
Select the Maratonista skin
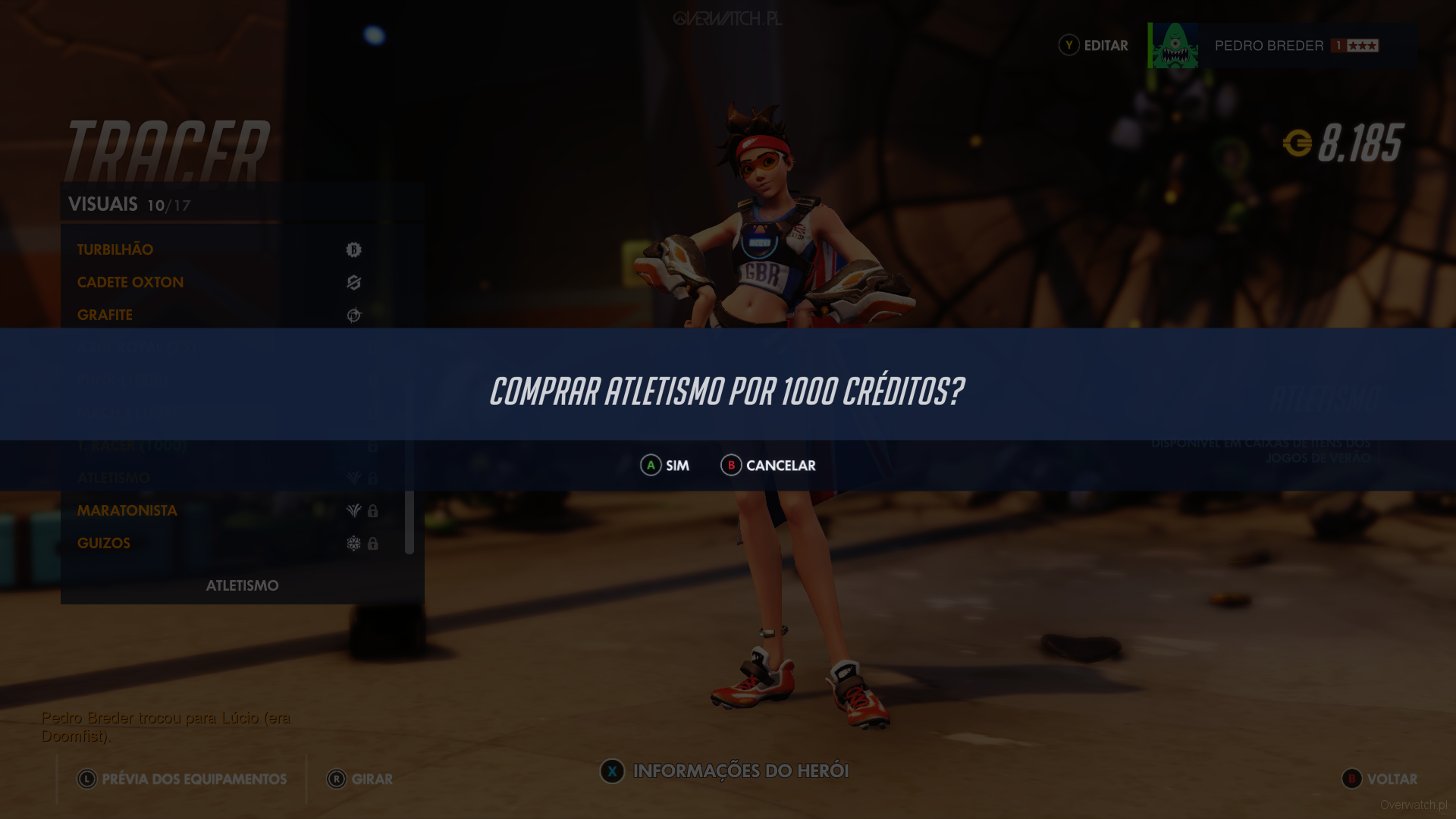click(x=127, y=510)
